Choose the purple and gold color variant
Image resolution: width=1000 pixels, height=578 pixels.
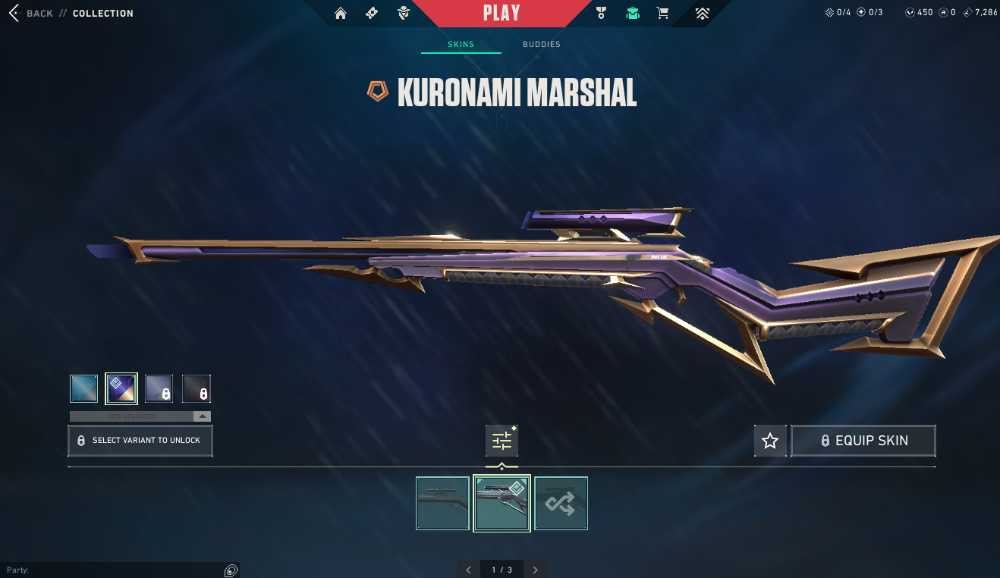pos(122,388)
